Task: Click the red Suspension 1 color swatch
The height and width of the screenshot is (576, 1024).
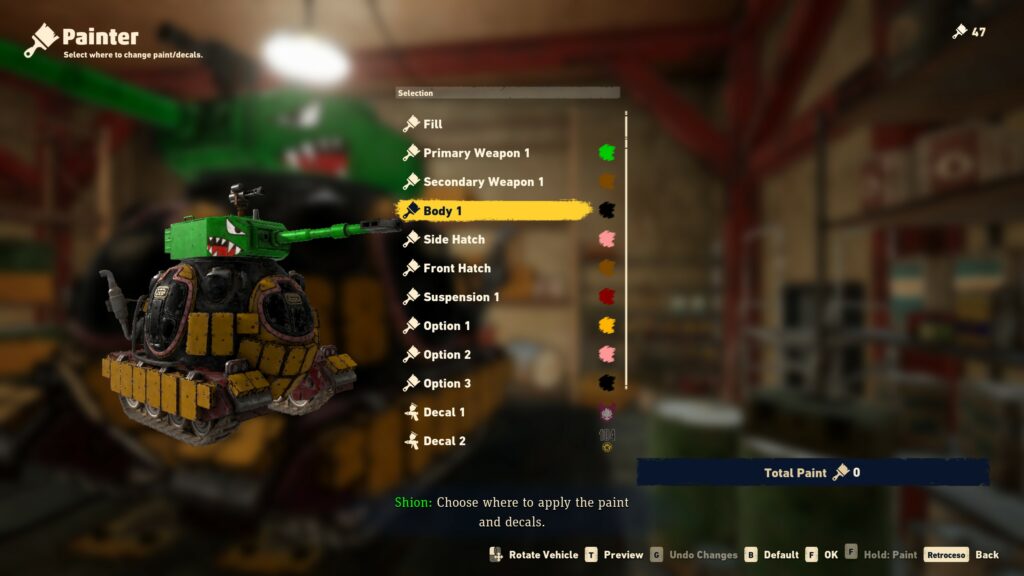Action: (x=606, y=297)
